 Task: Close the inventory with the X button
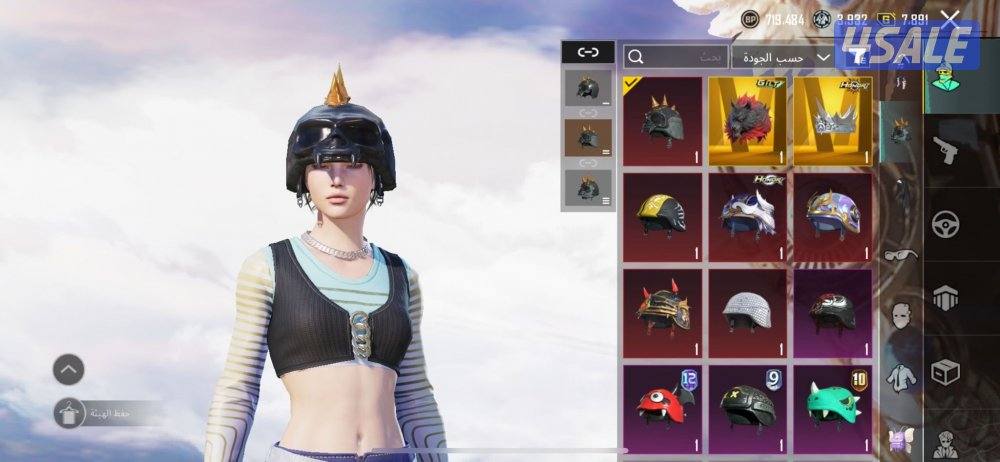pos(950,18)
